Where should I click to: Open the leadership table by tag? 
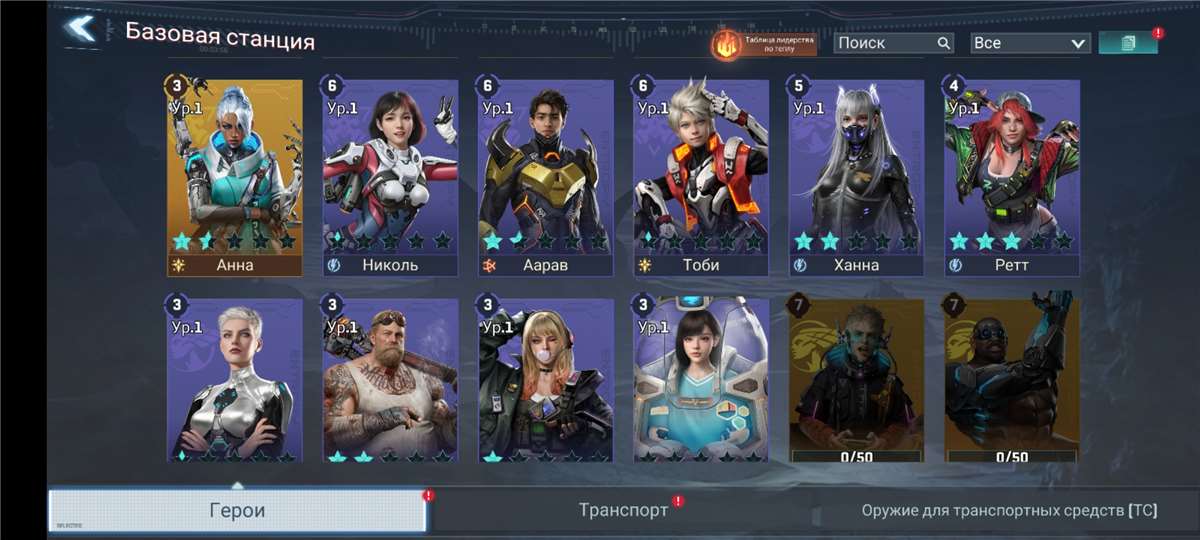point(763,44)
